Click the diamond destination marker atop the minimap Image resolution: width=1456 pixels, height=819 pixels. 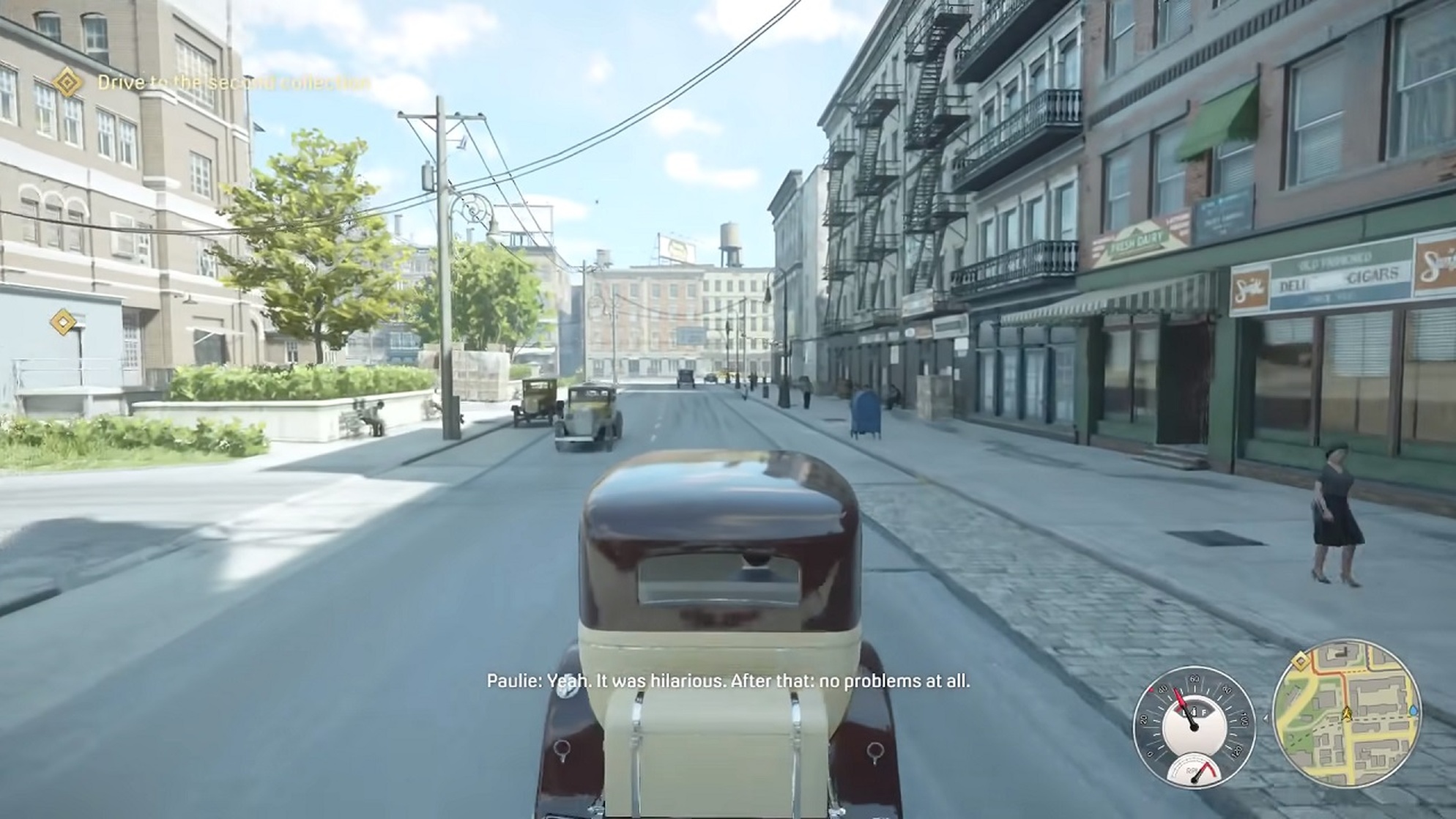pyautogui.click(x=1301, y=661)
